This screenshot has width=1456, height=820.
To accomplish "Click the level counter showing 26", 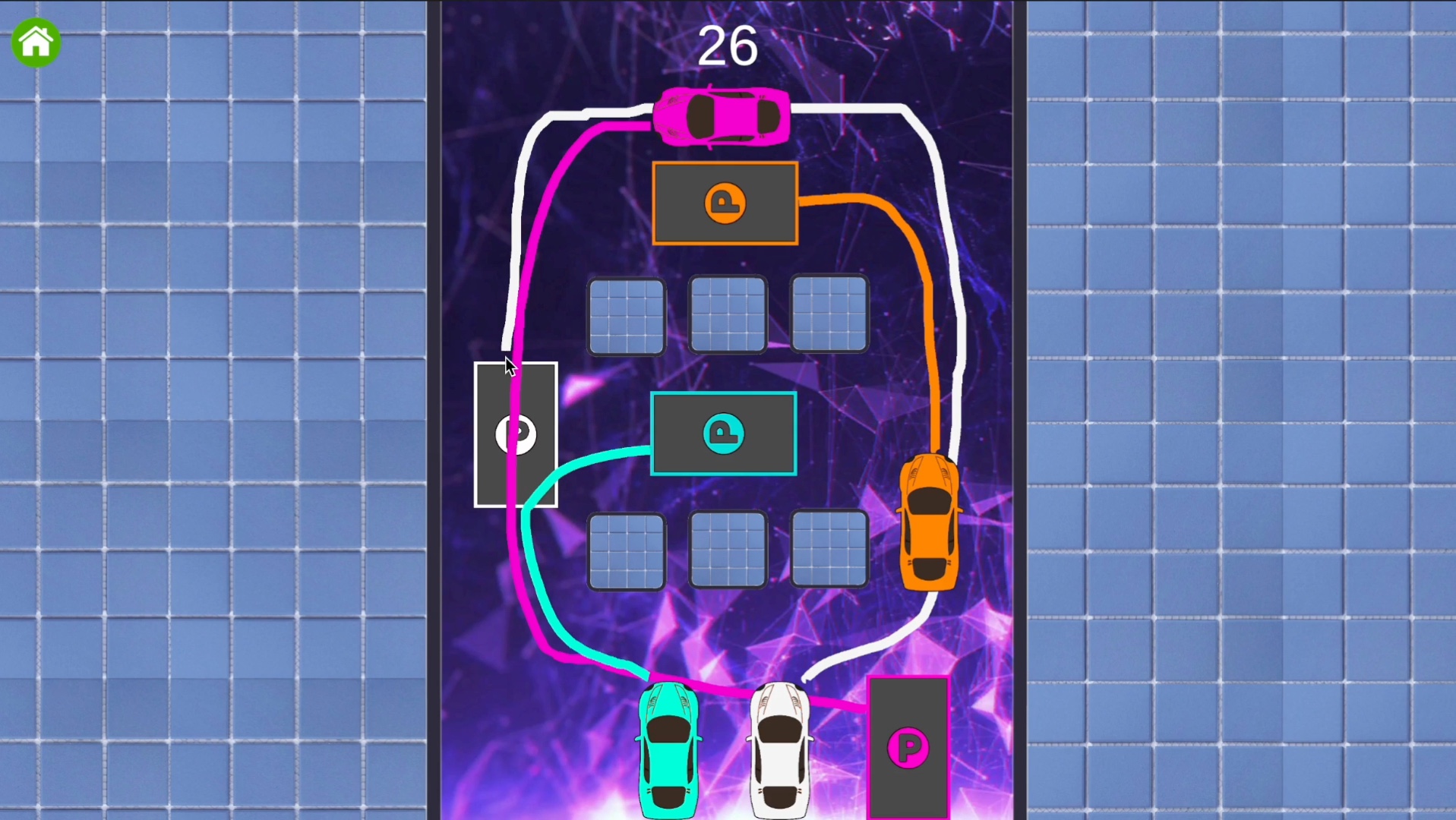I will pyautogui.click(x=727, y=46).
